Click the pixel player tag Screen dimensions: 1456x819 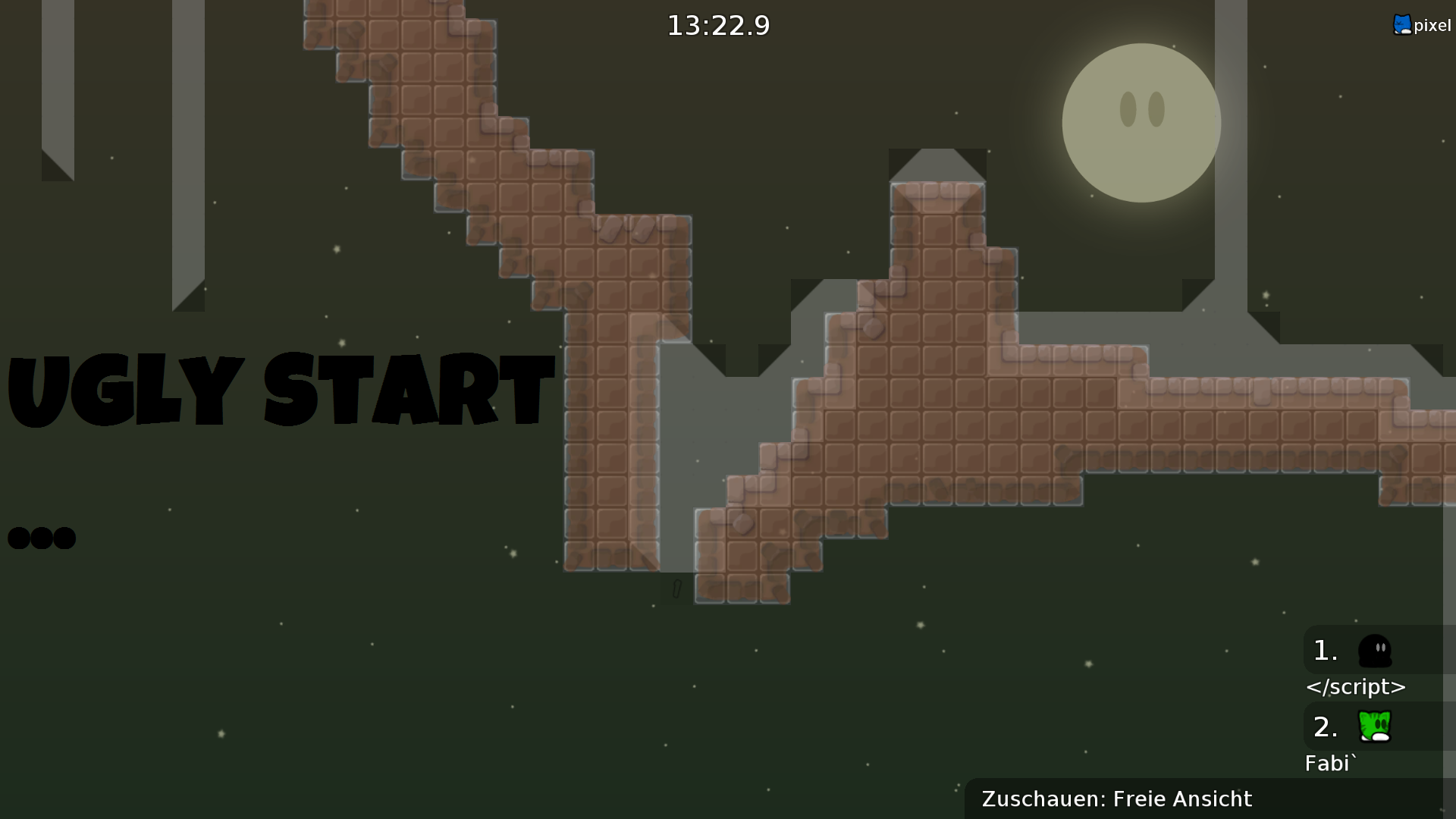pos(1422,25)
